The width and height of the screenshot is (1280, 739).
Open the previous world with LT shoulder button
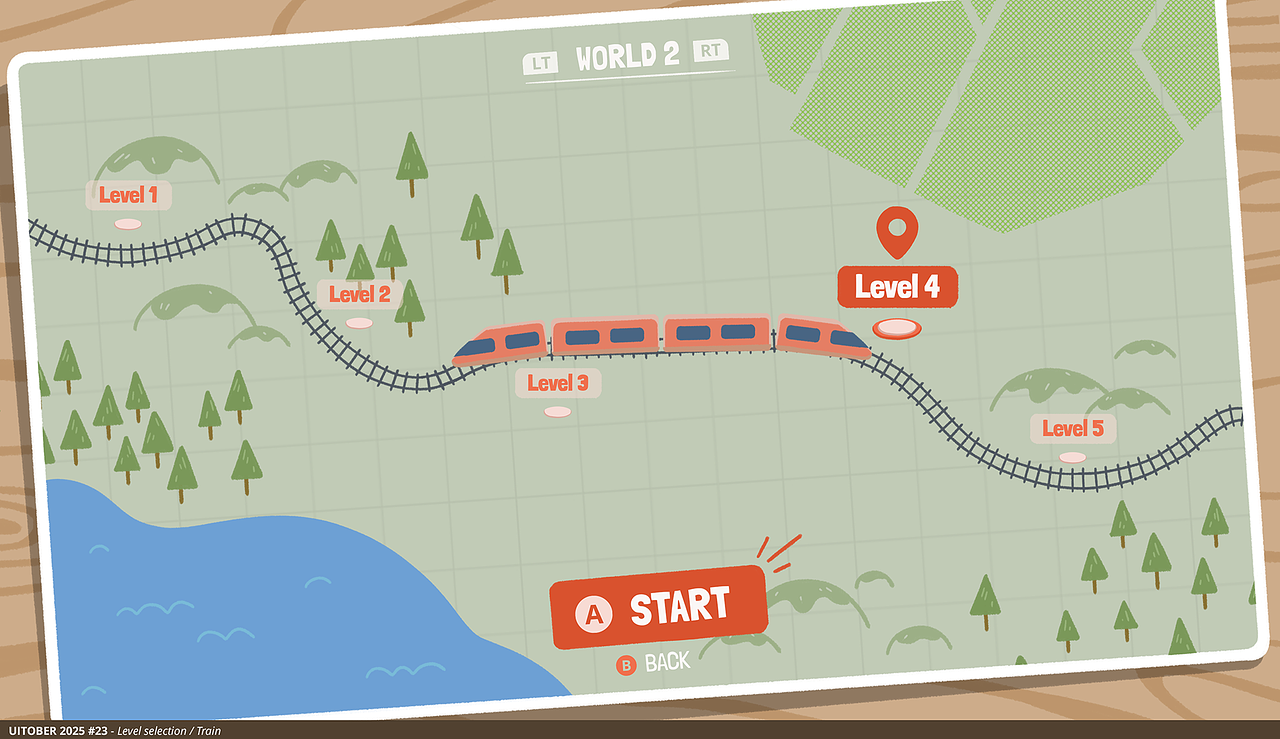541,62
